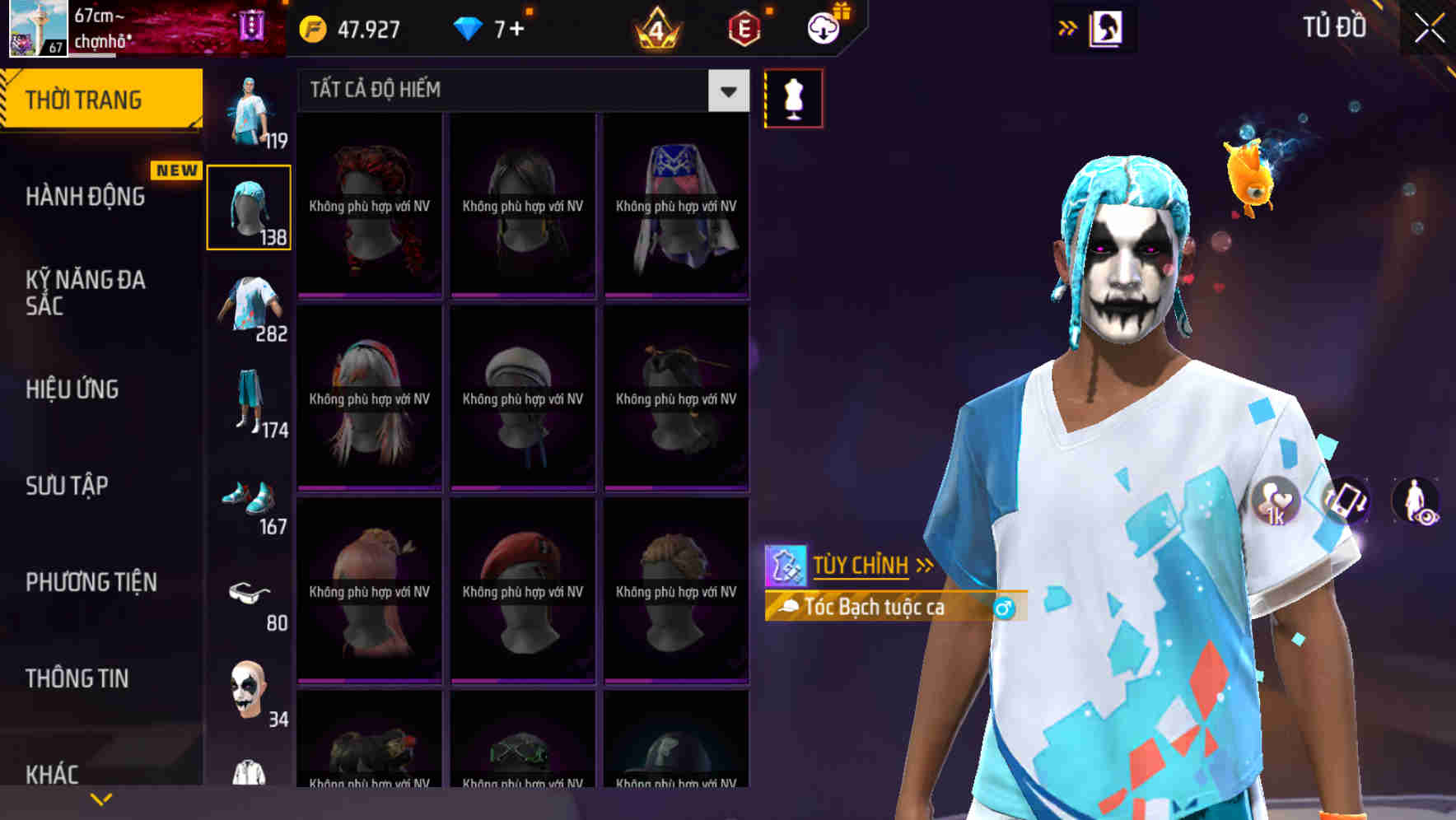Select the blue hair thumbnail showing 138
This screenshot has width=1456, height=820.
pyautogui.click(x=249, y=205)
